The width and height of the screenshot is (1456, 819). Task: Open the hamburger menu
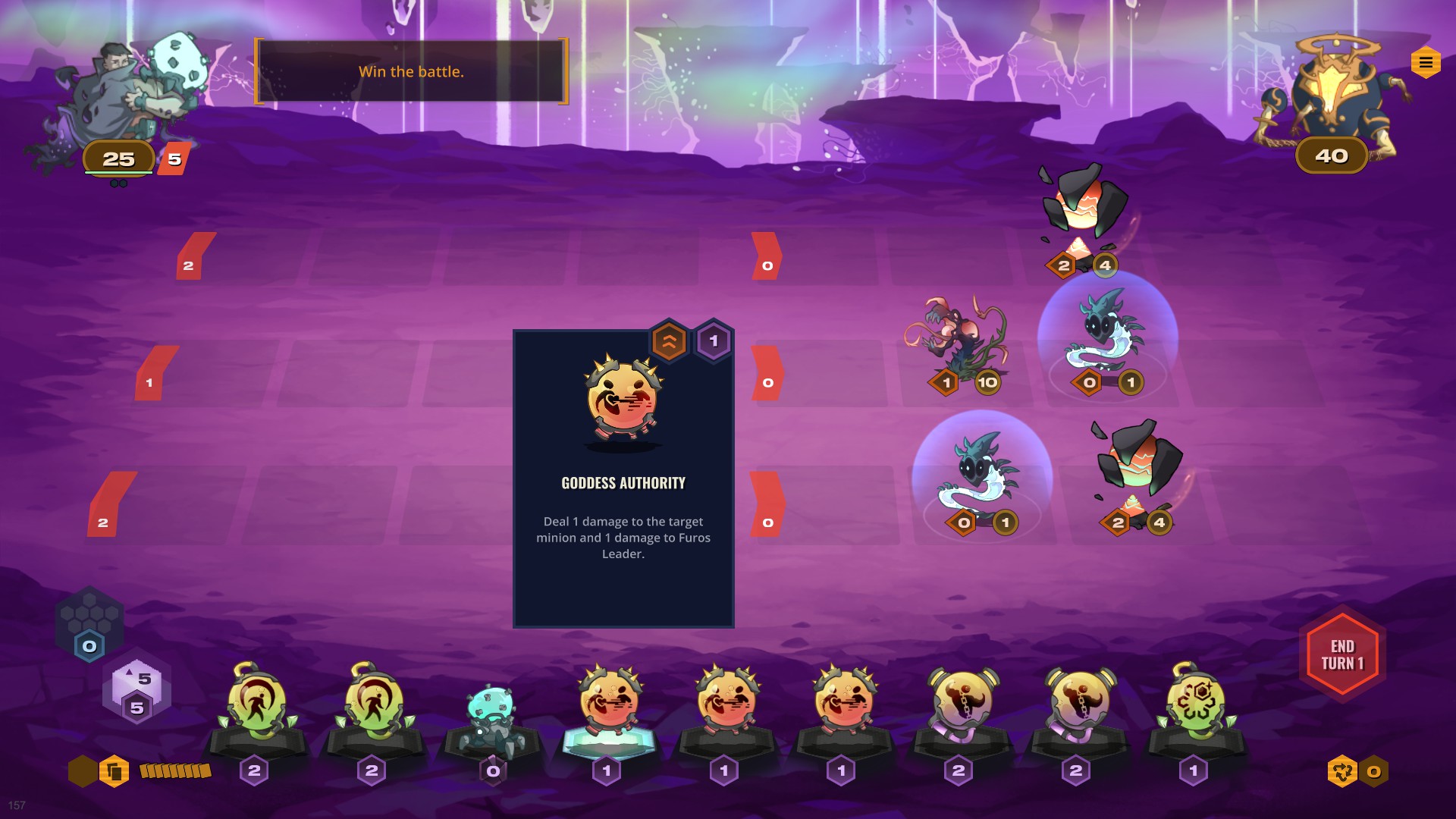[1426, 63]
